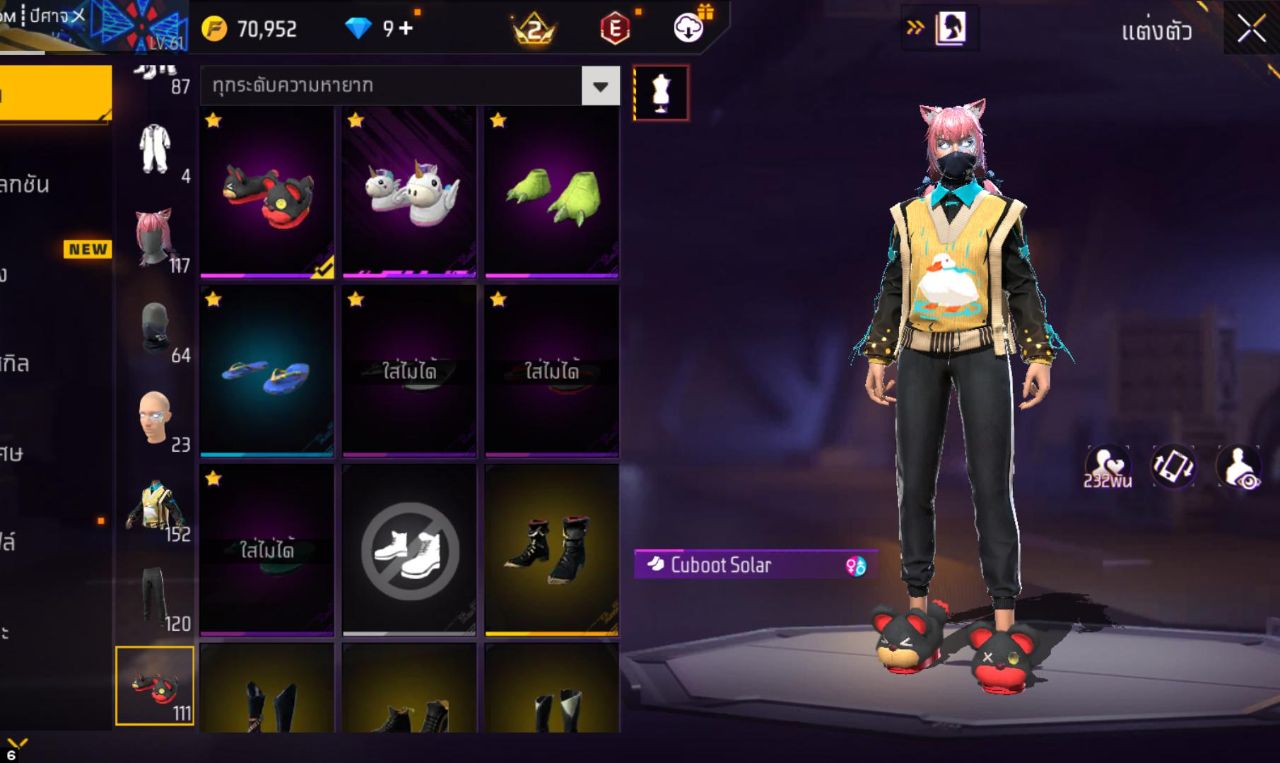
Task: Click the like heart showing 232พัน
Action: pyautogui.click(x=1110, y=465)
